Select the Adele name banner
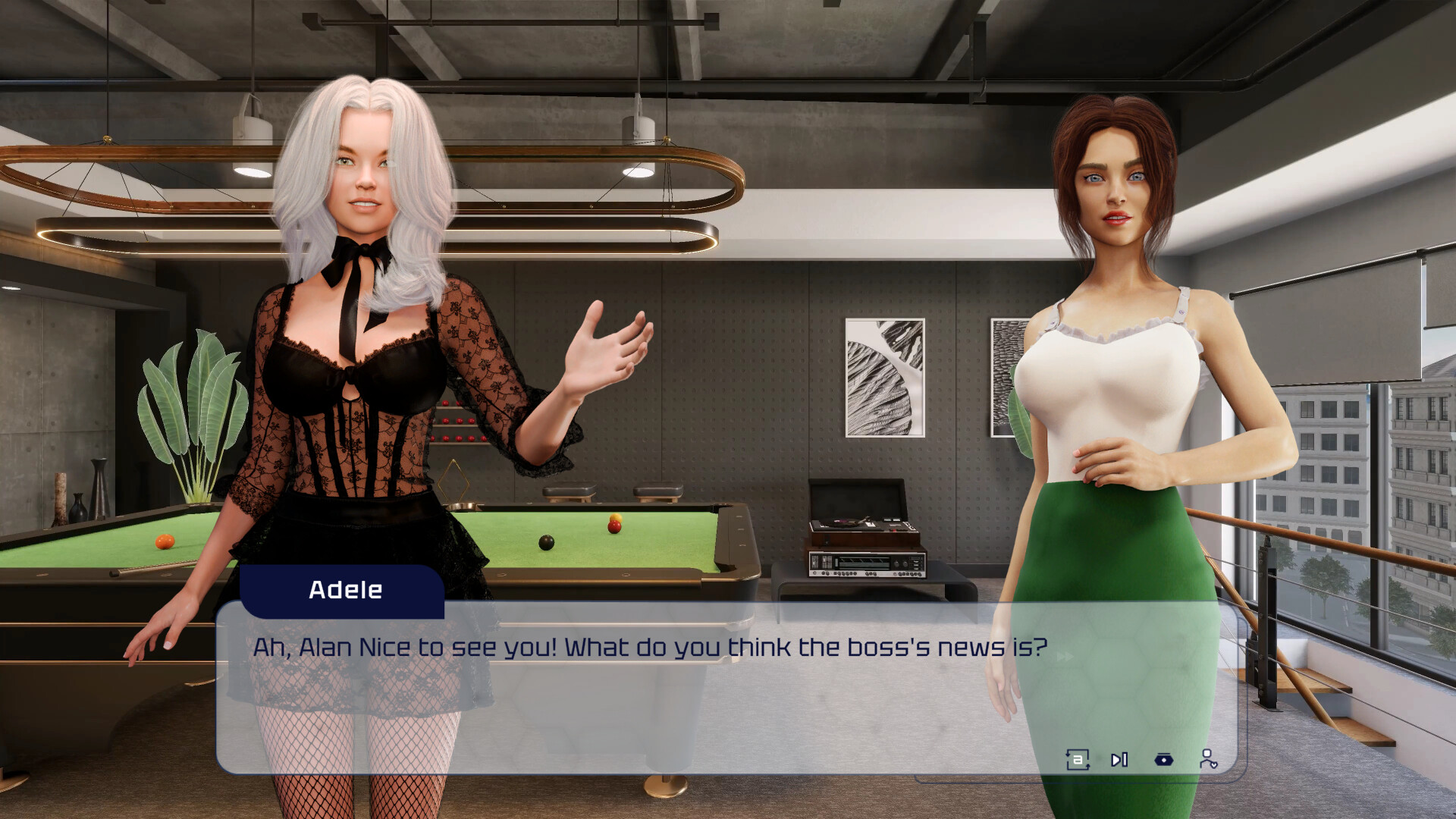 click(345, 591)
